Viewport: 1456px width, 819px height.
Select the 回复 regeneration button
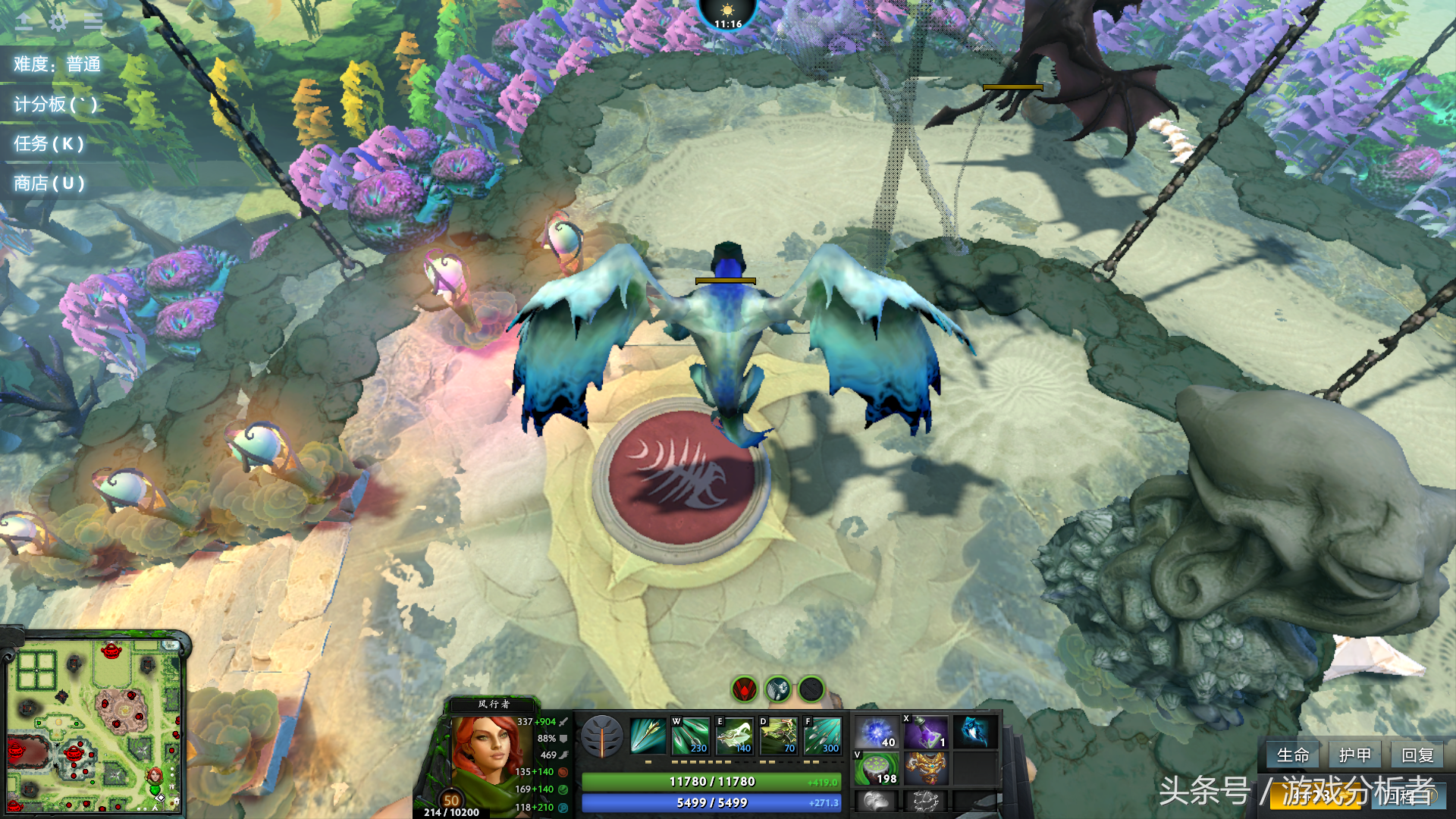click(1417, 755)
